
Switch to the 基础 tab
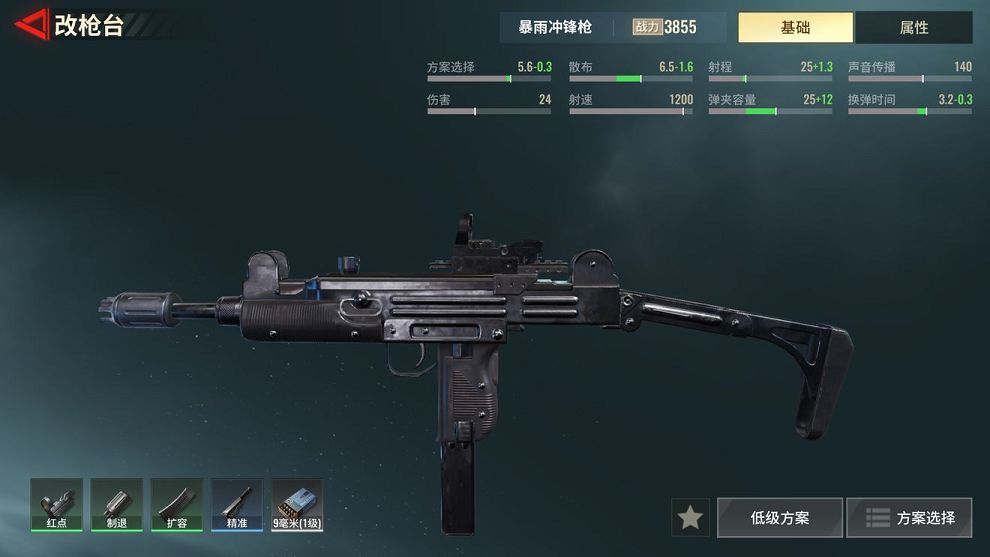tap(795, 28)
